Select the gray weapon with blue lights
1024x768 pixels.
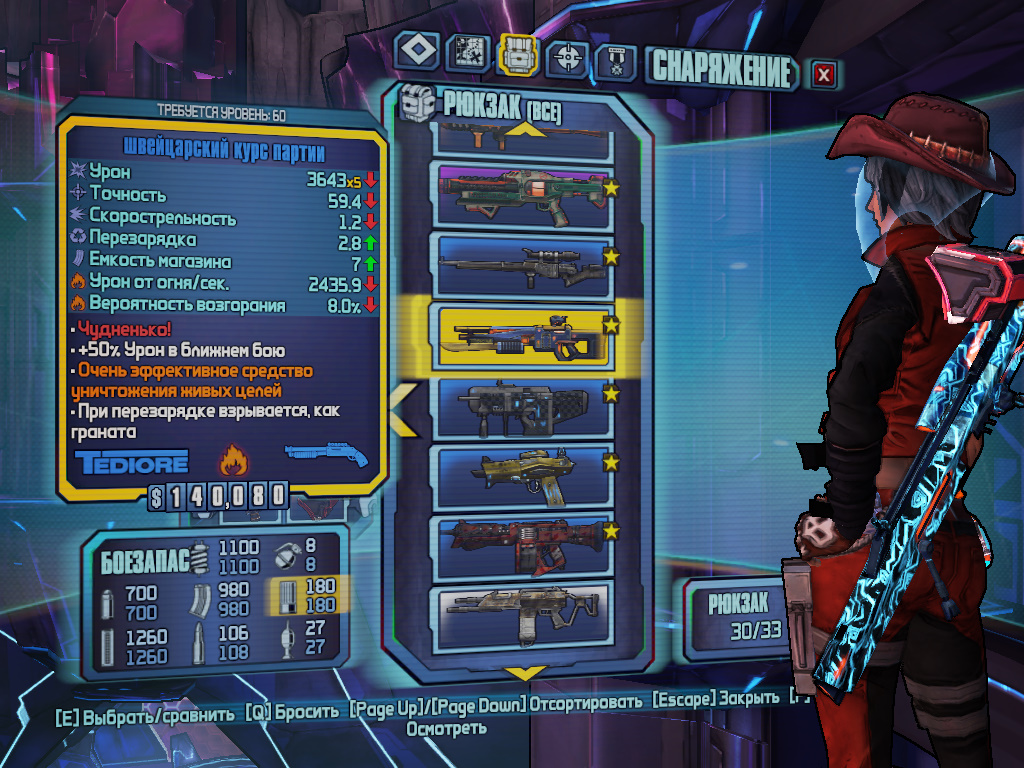(520, 406)
